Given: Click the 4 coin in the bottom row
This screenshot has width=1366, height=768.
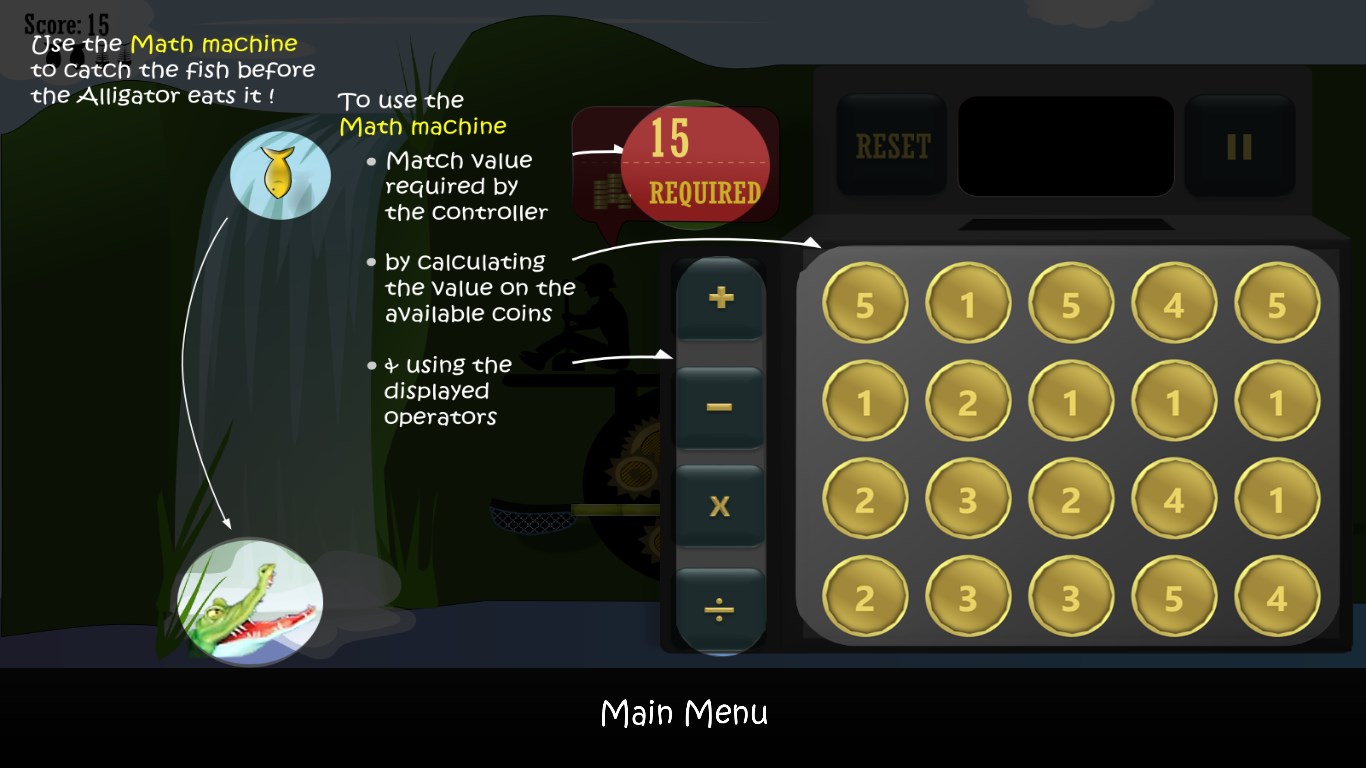Looking at the screenshot, I should (1277, 598).
